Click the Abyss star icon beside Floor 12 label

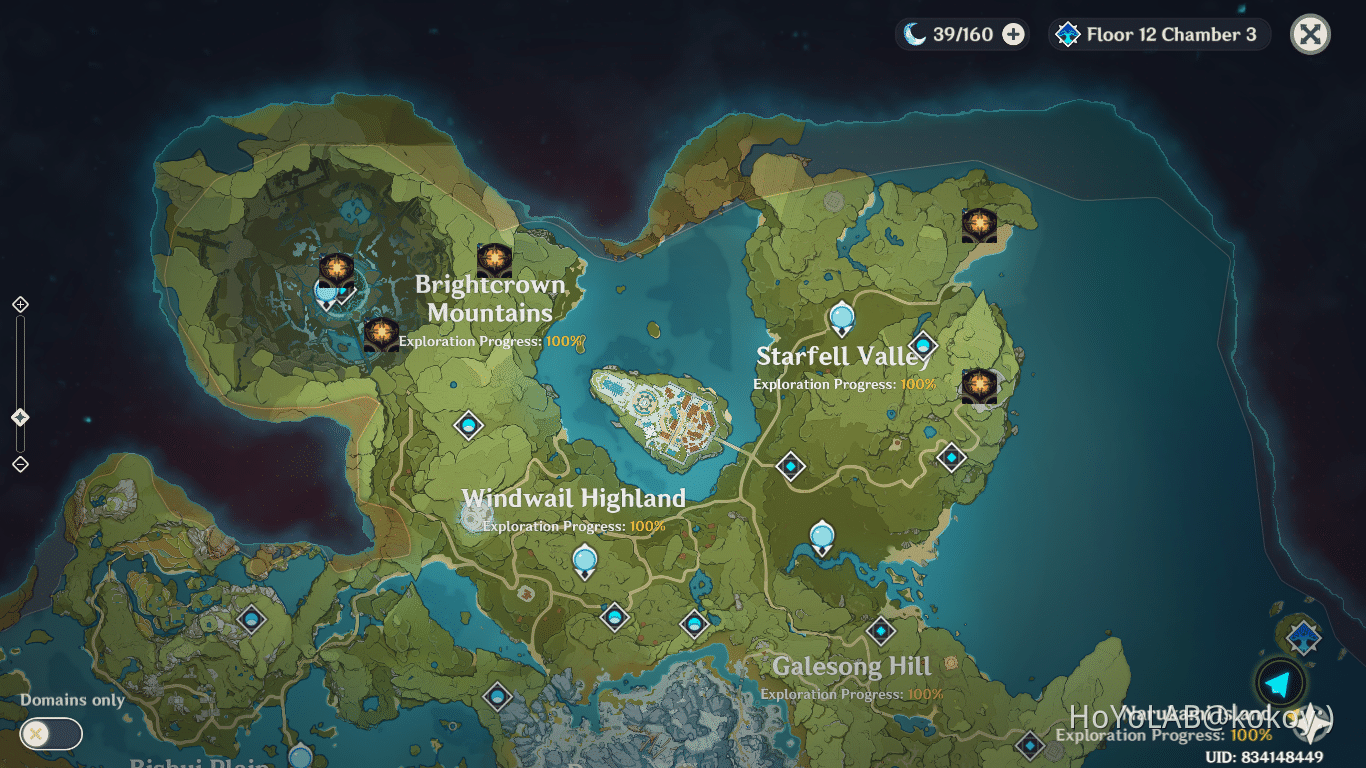click(1066, 33)
